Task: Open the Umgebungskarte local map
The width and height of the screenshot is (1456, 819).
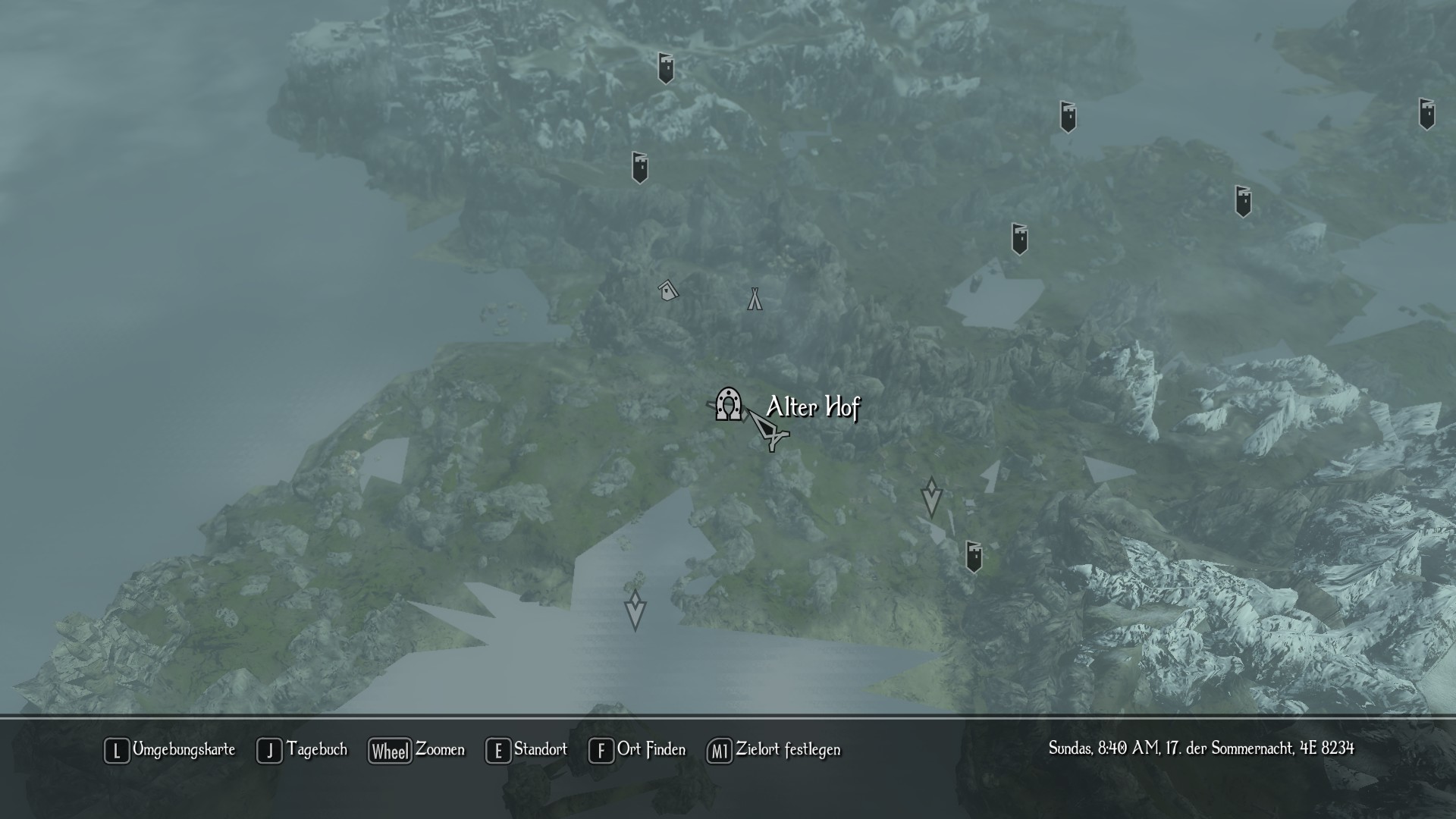Action: (x=170, y=750)
